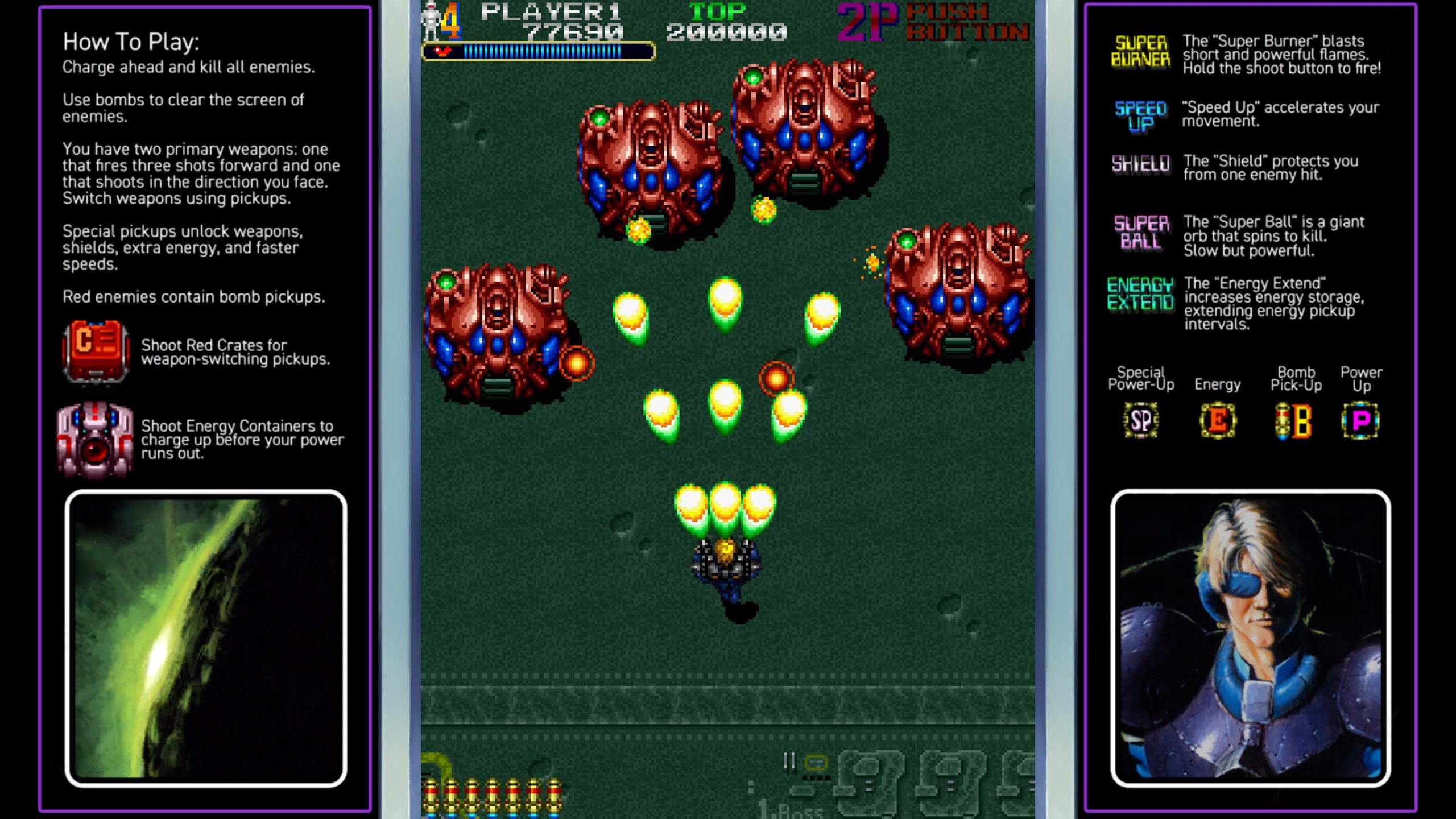Click the Special Power-Up SP icon
1456x819 pixels.
coord(1140,420)
